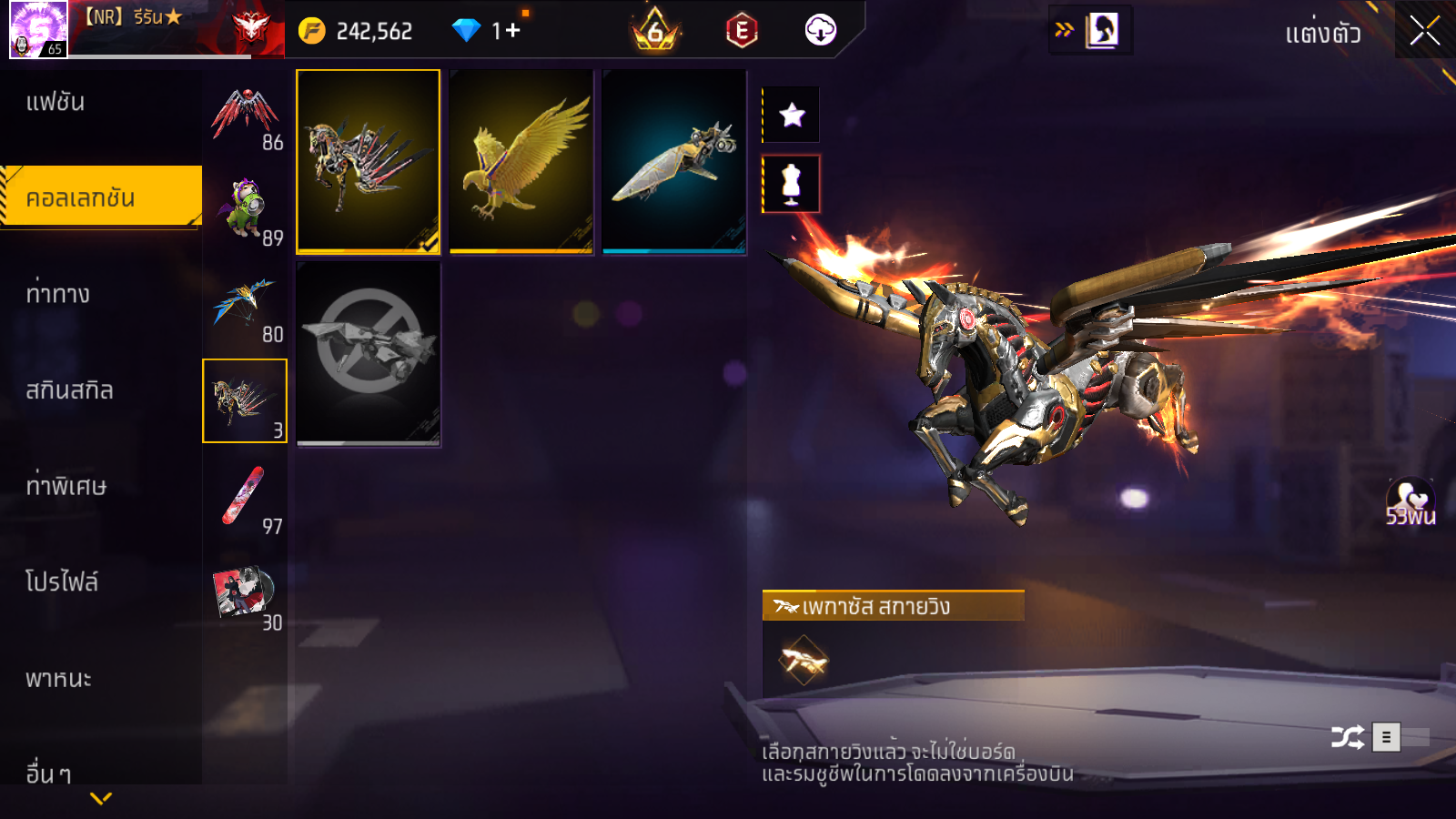
Task: Close the dress-up screen with X
Action: click(1424, 32)
